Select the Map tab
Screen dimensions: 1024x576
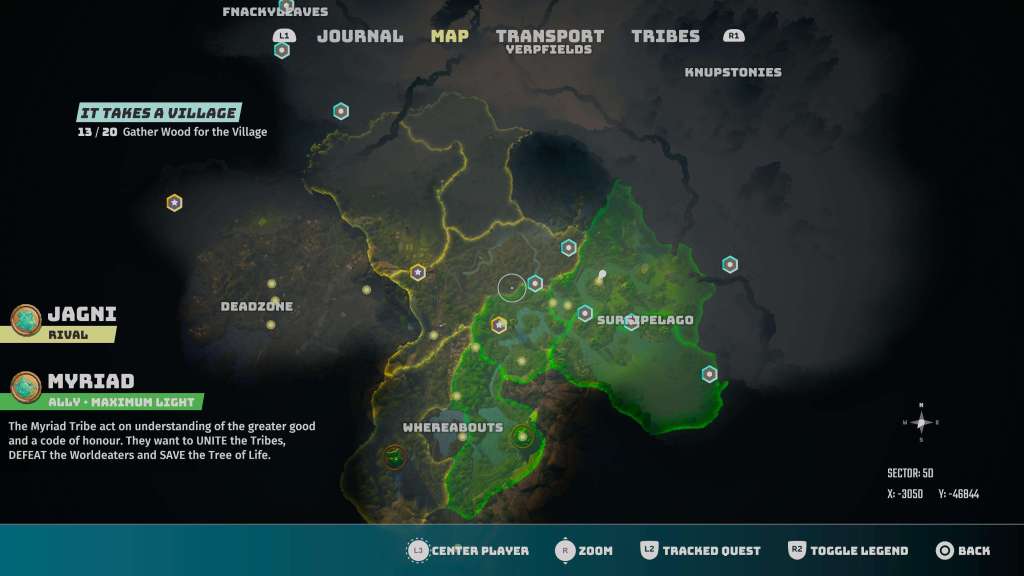[450, 36]
